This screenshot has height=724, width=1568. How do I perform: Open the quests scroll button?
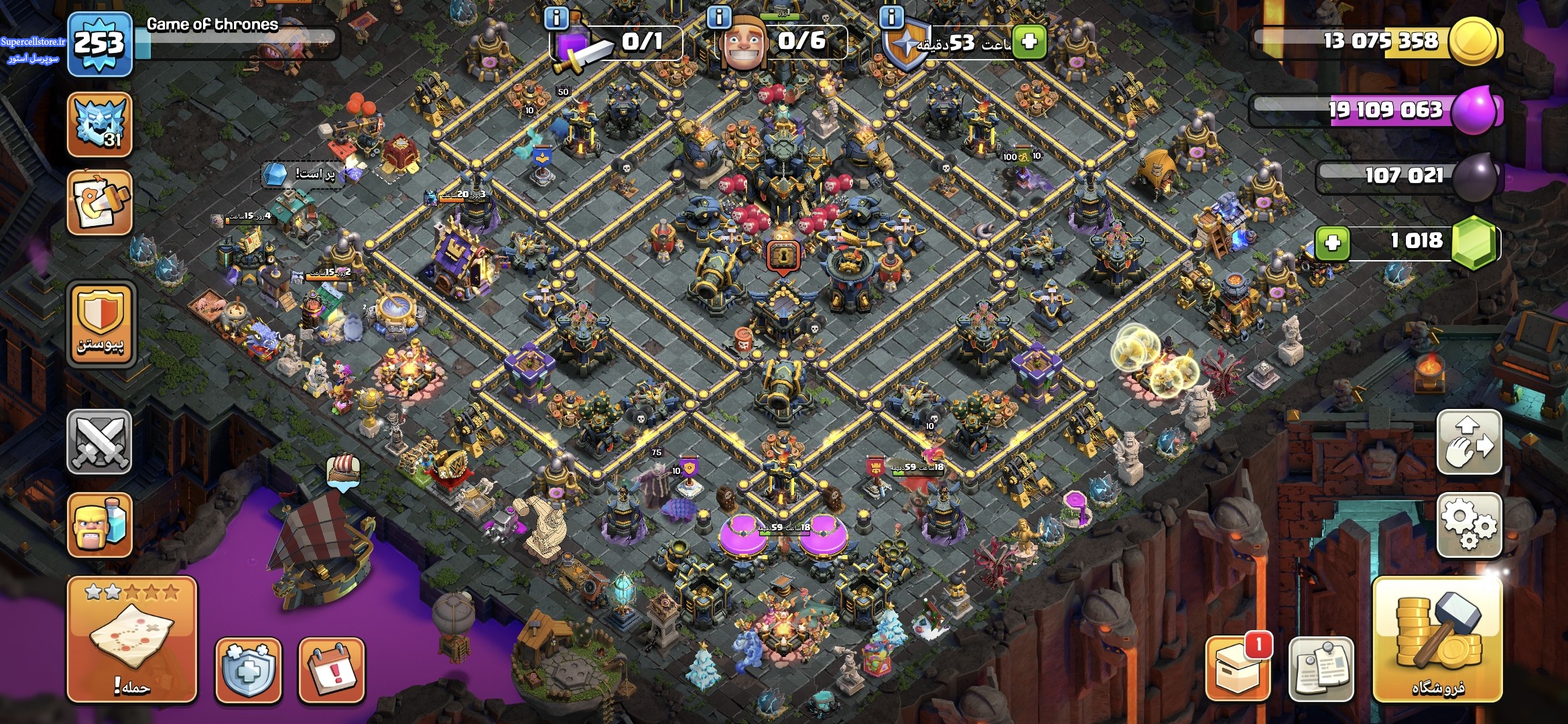click(x=100, y=202)
